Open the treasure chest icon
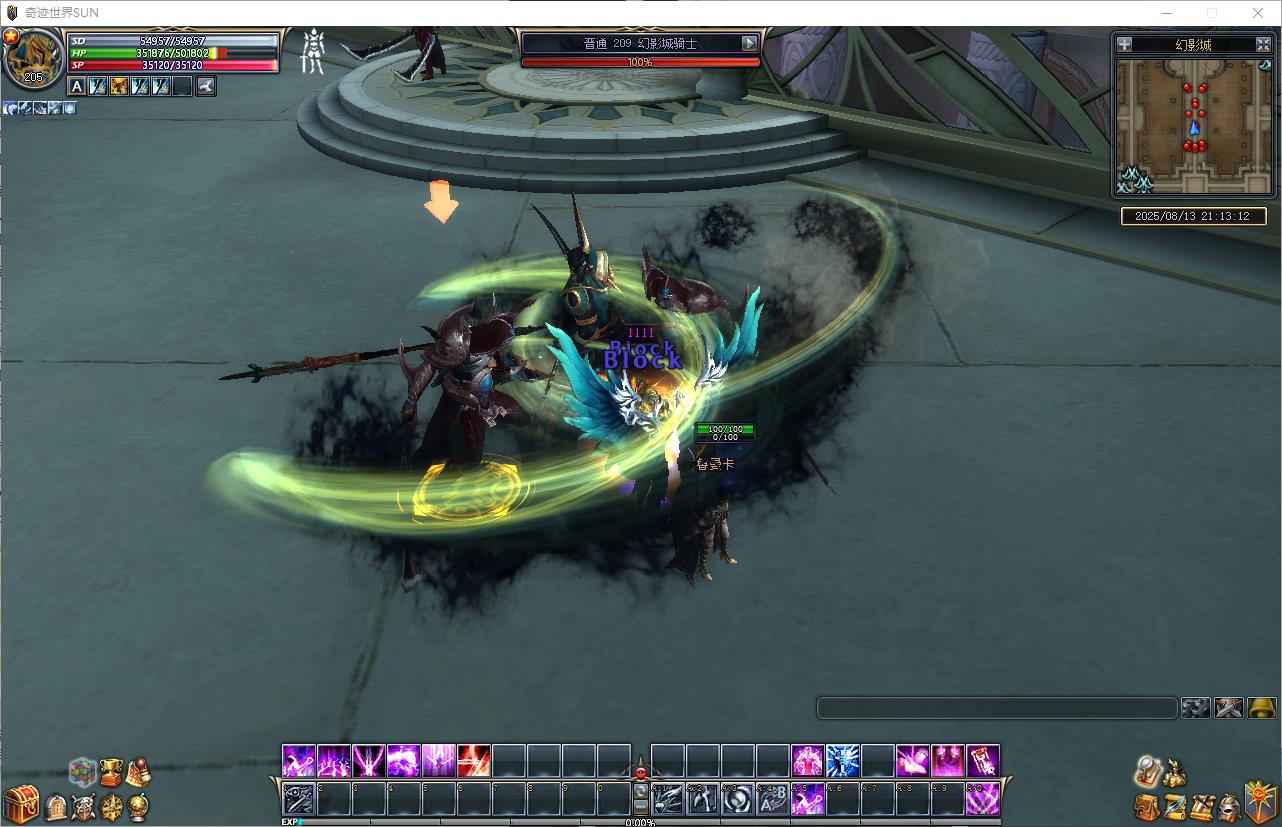The width and height of the screenshot is (1282, 827). (x=21, y=804)
